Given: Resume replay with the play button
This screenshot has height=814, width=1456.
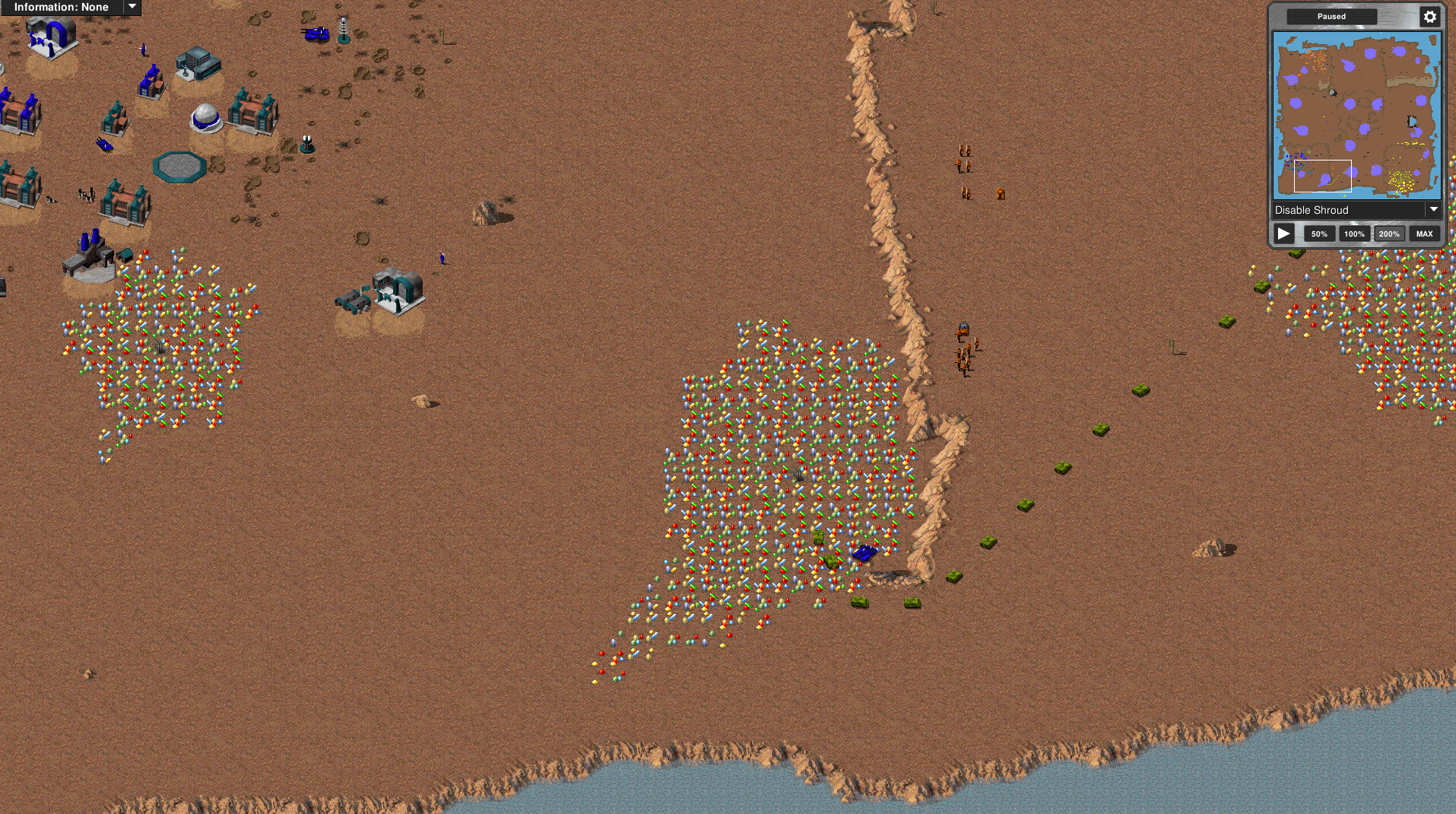Looking at the screenshot, I should [1284, 234].
